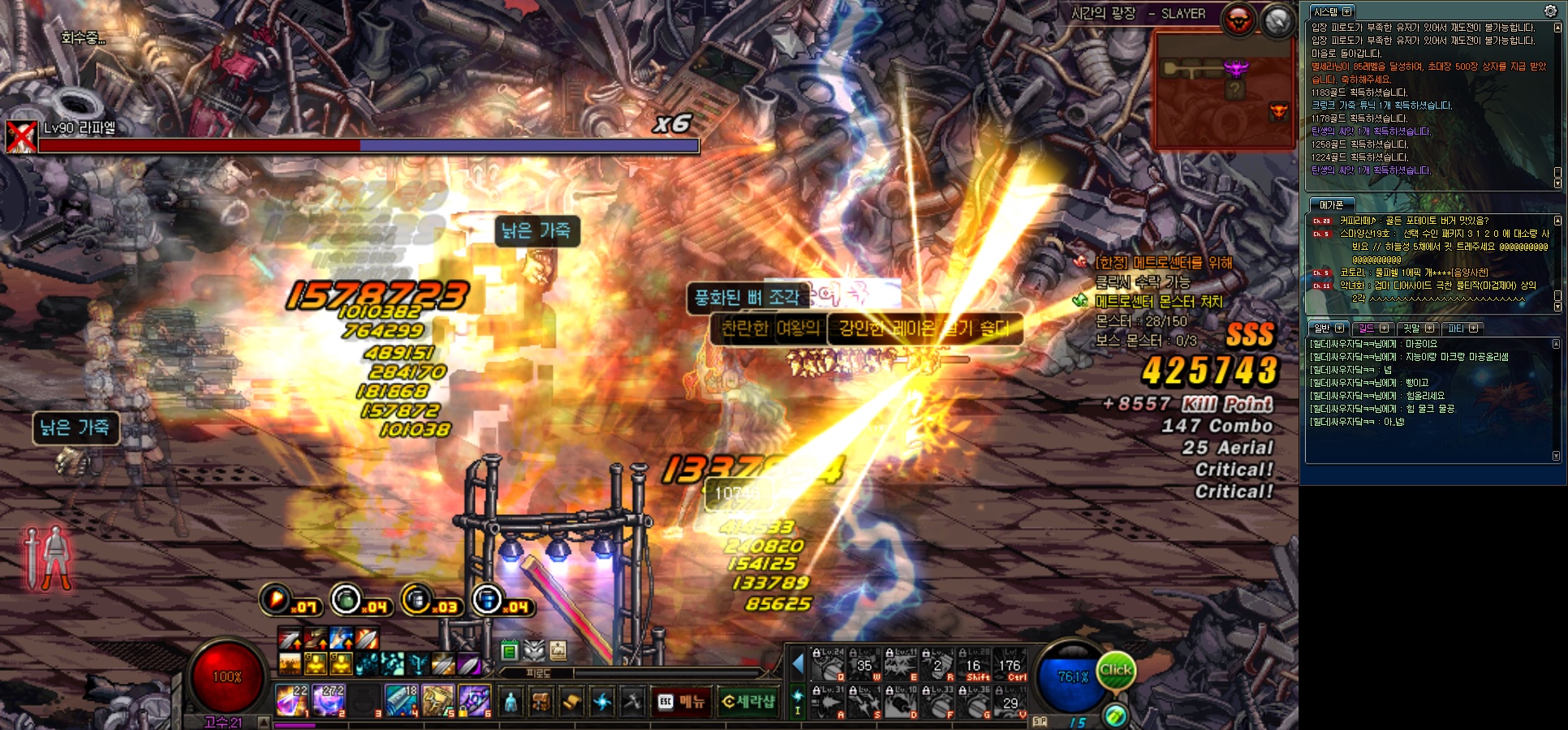The height and width of the screenshot is (730, 1568).
Task: Click the green Click button by the MP orb
Action: click(1115, 671)
